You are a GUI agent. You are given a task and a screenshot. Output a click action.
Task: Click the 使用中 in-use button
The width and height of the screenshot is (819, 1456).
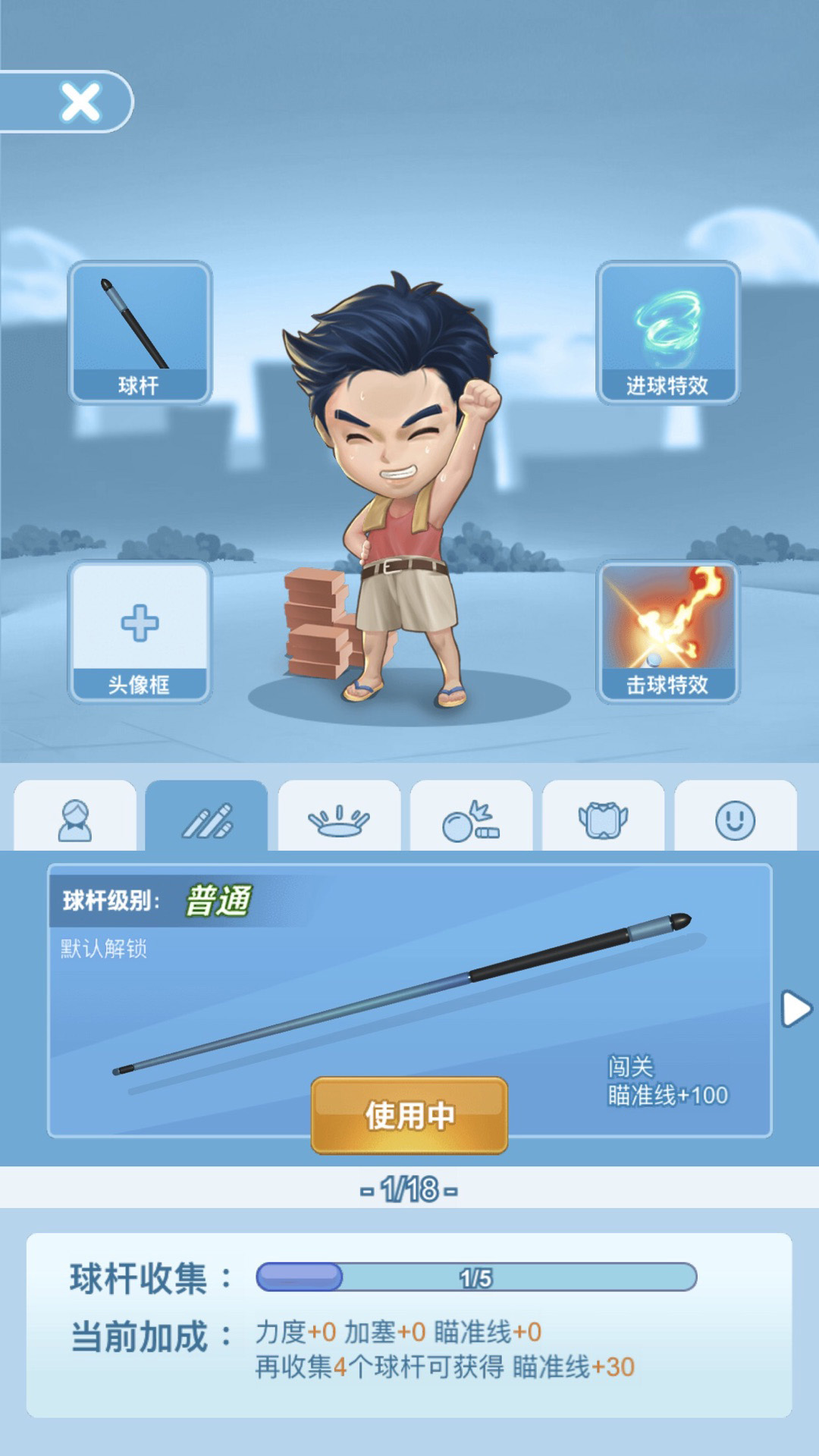tap(409, 1116)
